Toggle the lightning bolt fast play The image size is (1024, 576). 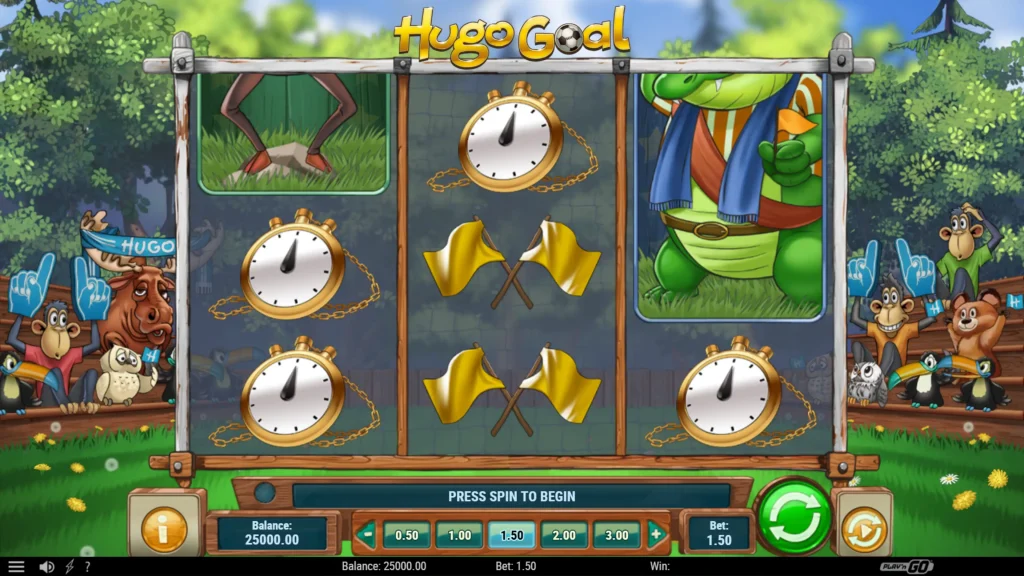click(69, 567)
